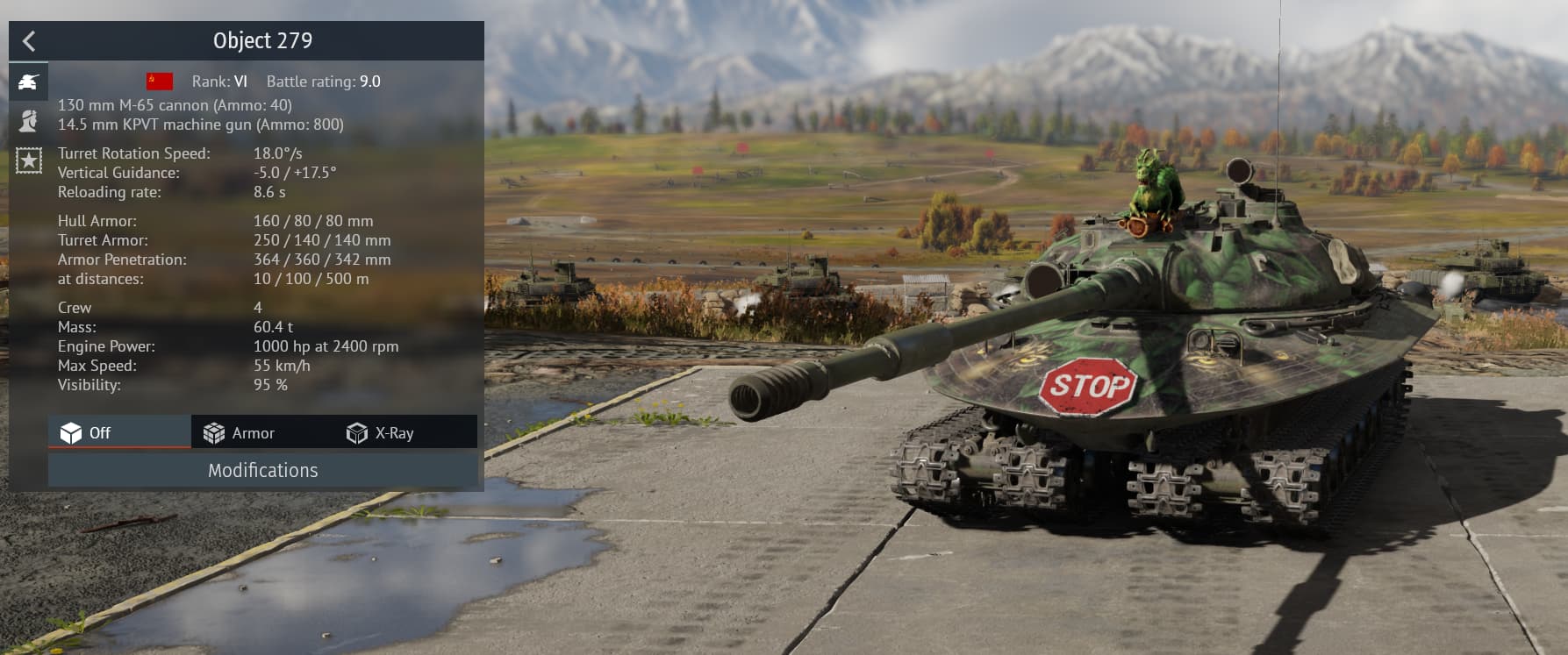
Task: Open the Modifications panel
Action: 262,471
